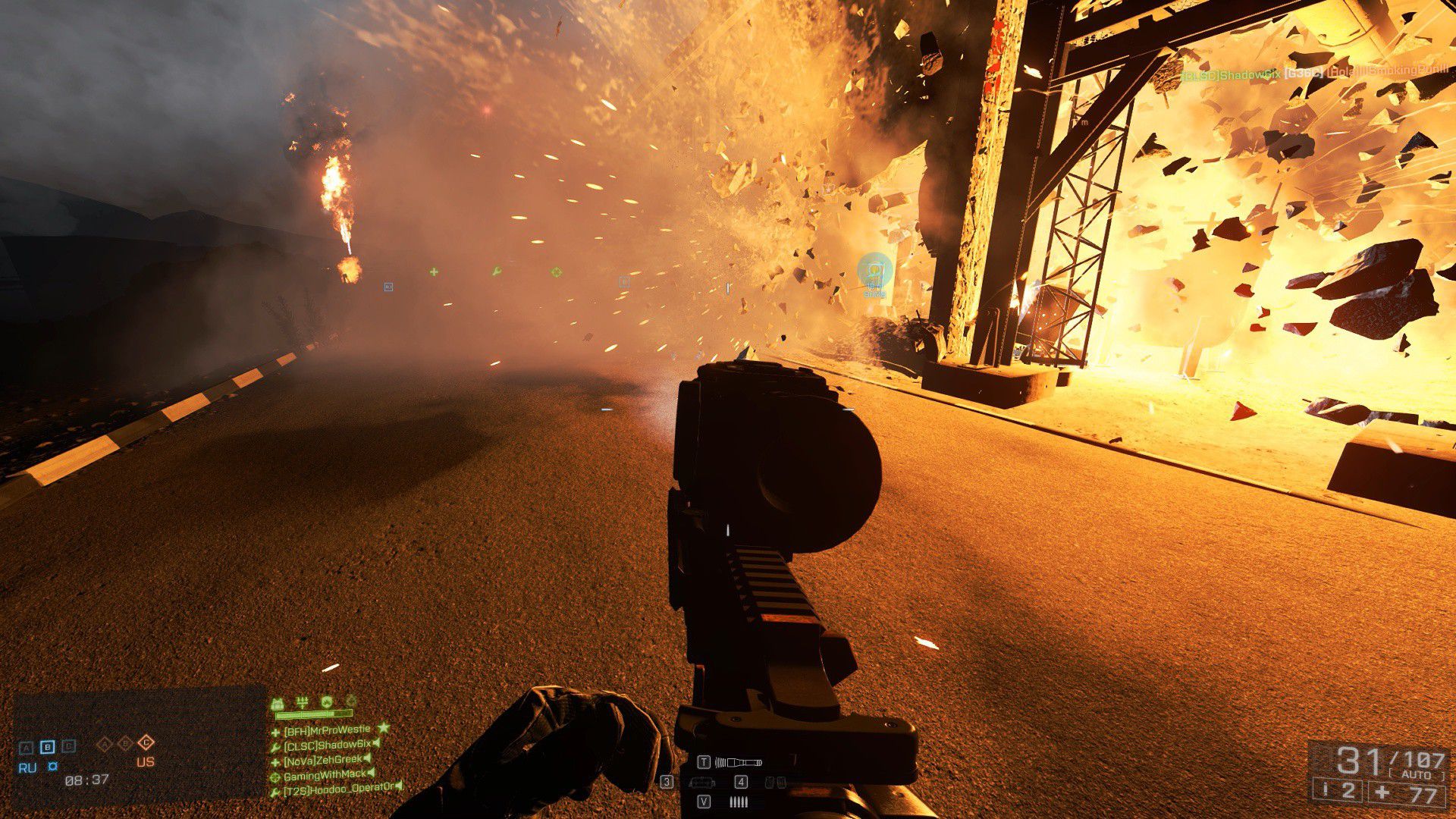1456x819 pixels.
Task: Select the green wrench teammate marker
Action: 496,271
